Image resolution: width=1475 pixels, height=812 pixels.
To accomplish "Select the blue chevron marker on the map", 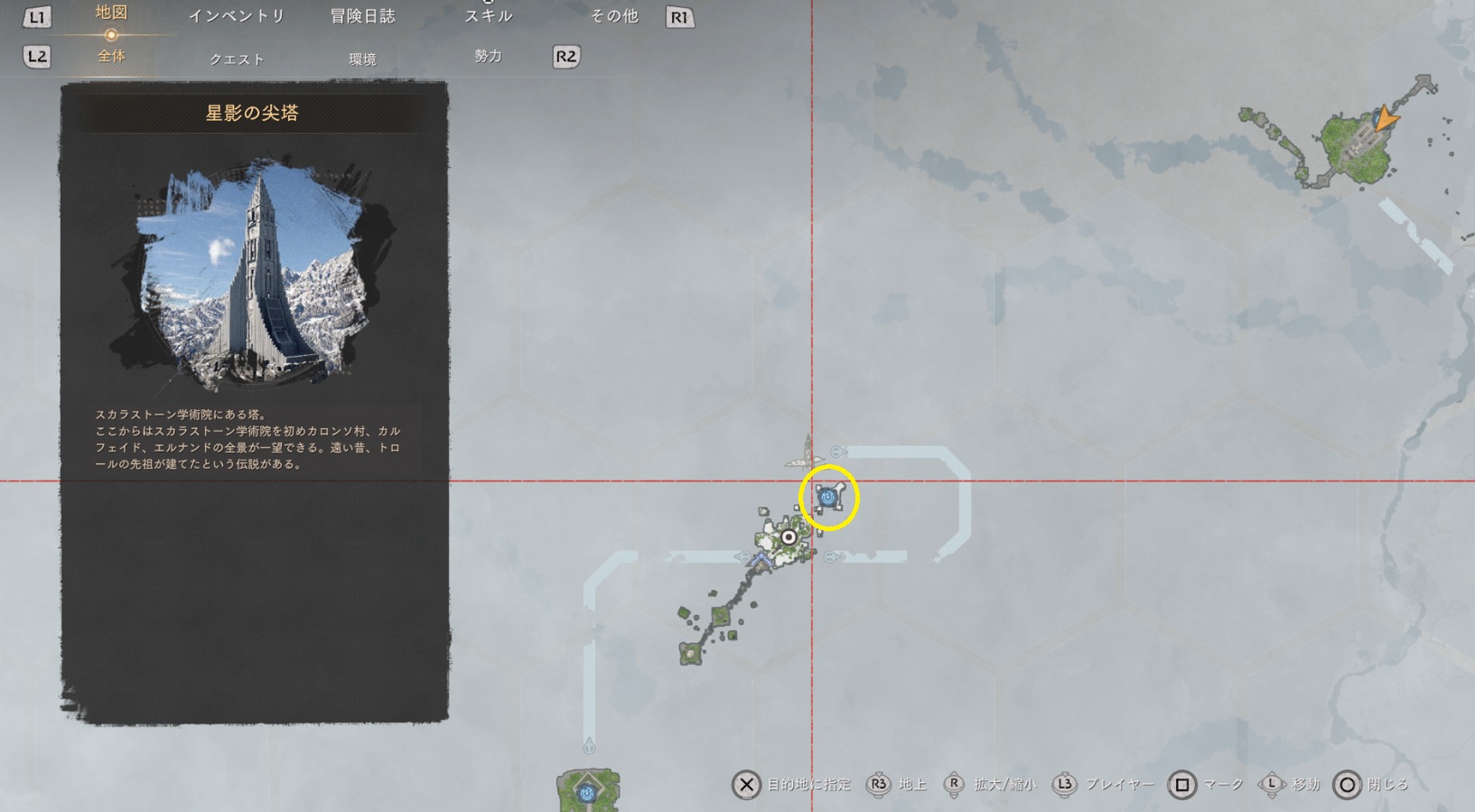I will coord(760,562).
